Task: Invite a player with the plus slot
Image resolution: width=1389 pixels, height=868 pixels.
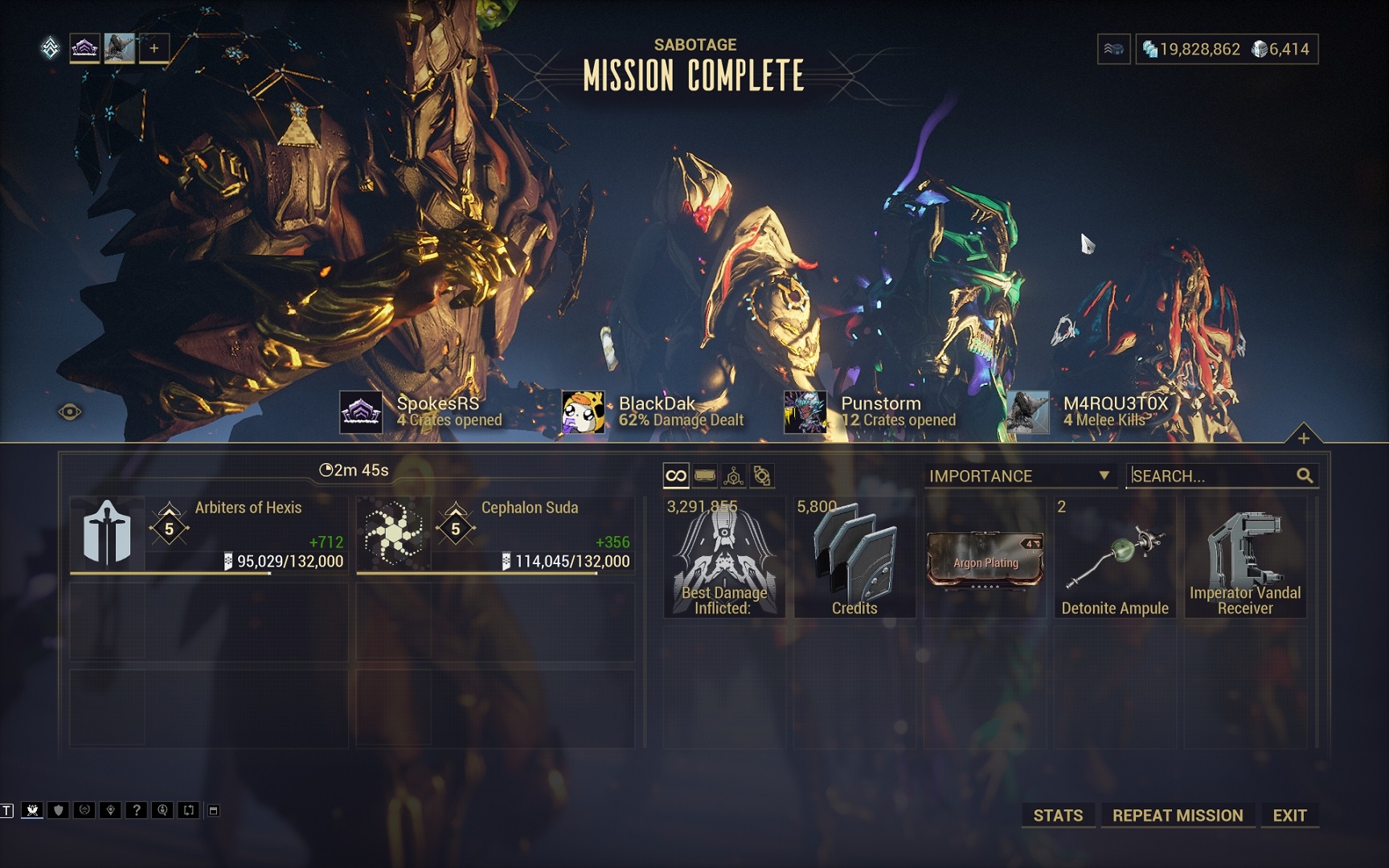Action: click(154, 48)
